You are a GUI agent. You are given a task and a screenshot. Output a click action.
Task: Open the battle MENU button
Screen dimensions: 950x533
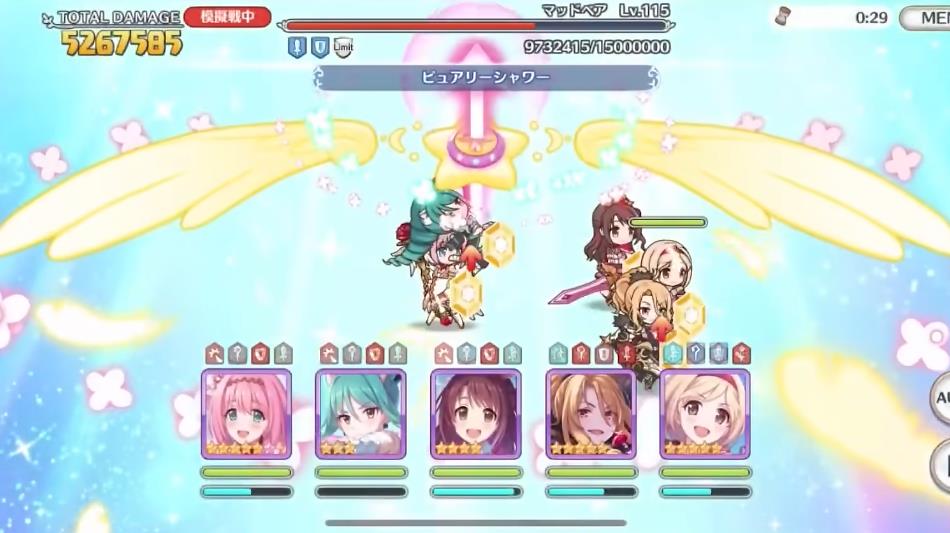click(x=926, y=18)
